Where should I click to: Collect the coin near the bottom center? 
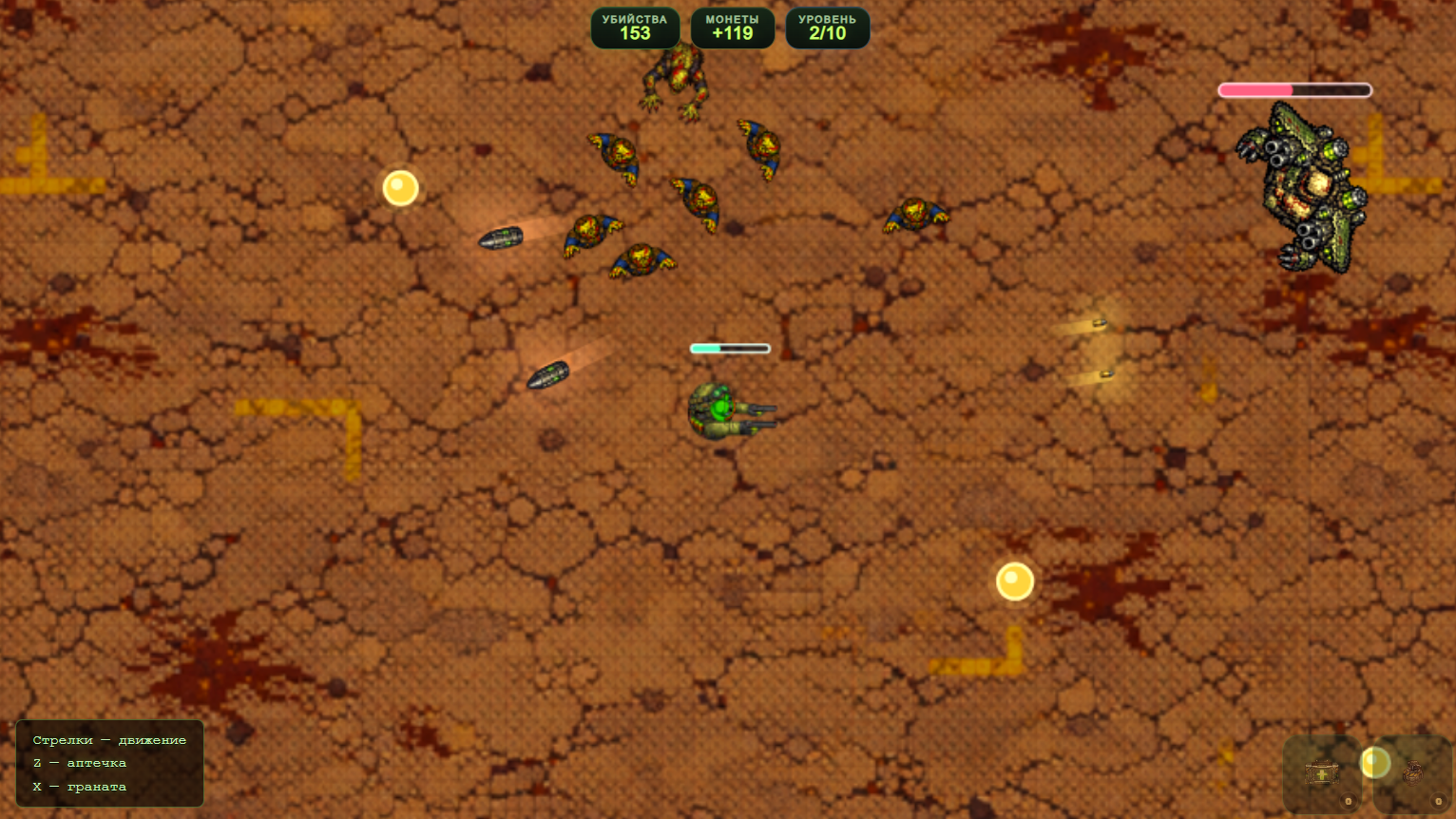tap(1013, 580)
